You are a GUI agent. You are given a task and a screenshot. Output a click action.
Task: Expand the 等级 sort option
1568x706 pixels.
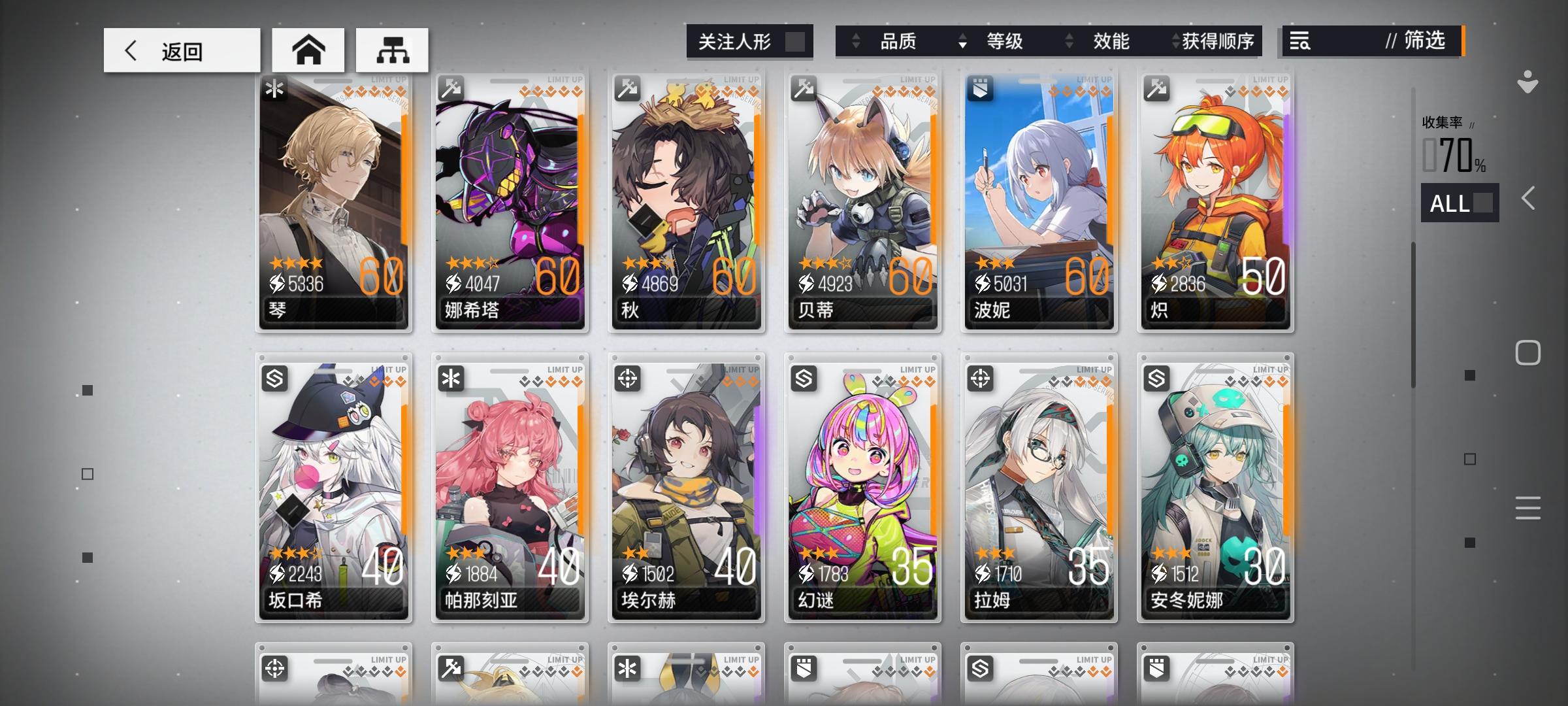pos(1006,42)
